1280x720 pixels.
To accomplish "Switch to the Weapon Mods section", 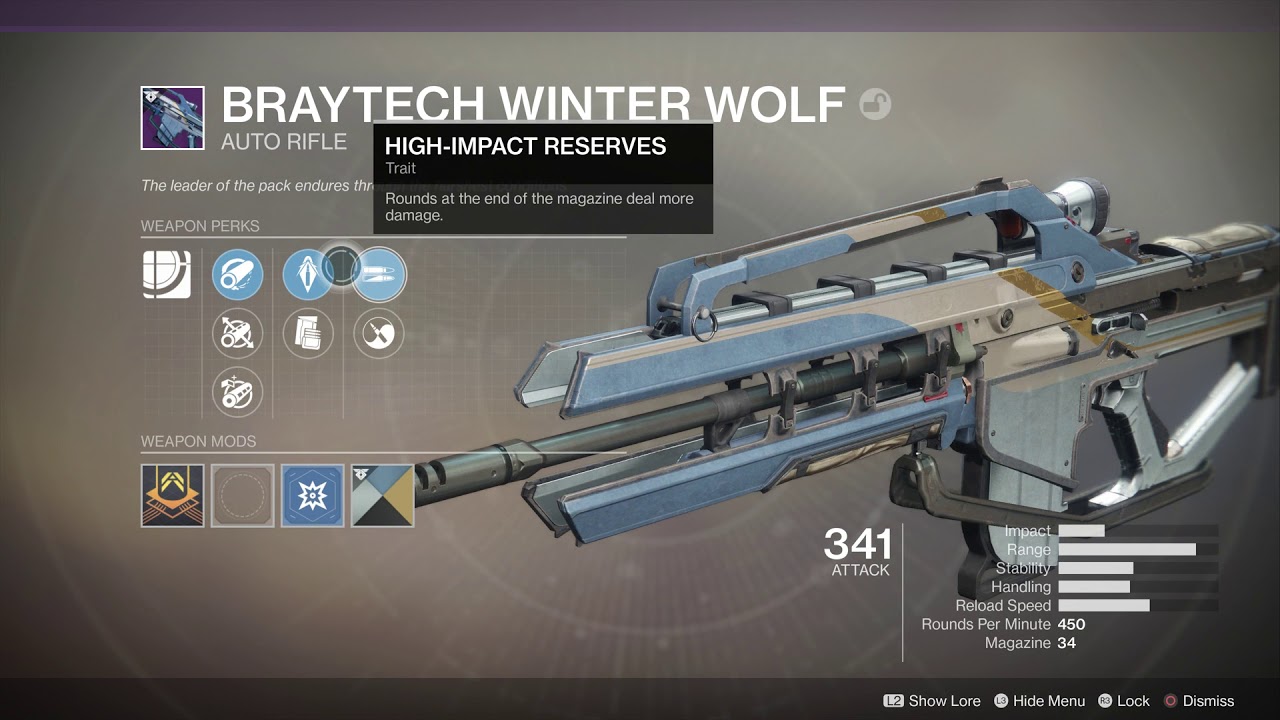I will 200,441.
